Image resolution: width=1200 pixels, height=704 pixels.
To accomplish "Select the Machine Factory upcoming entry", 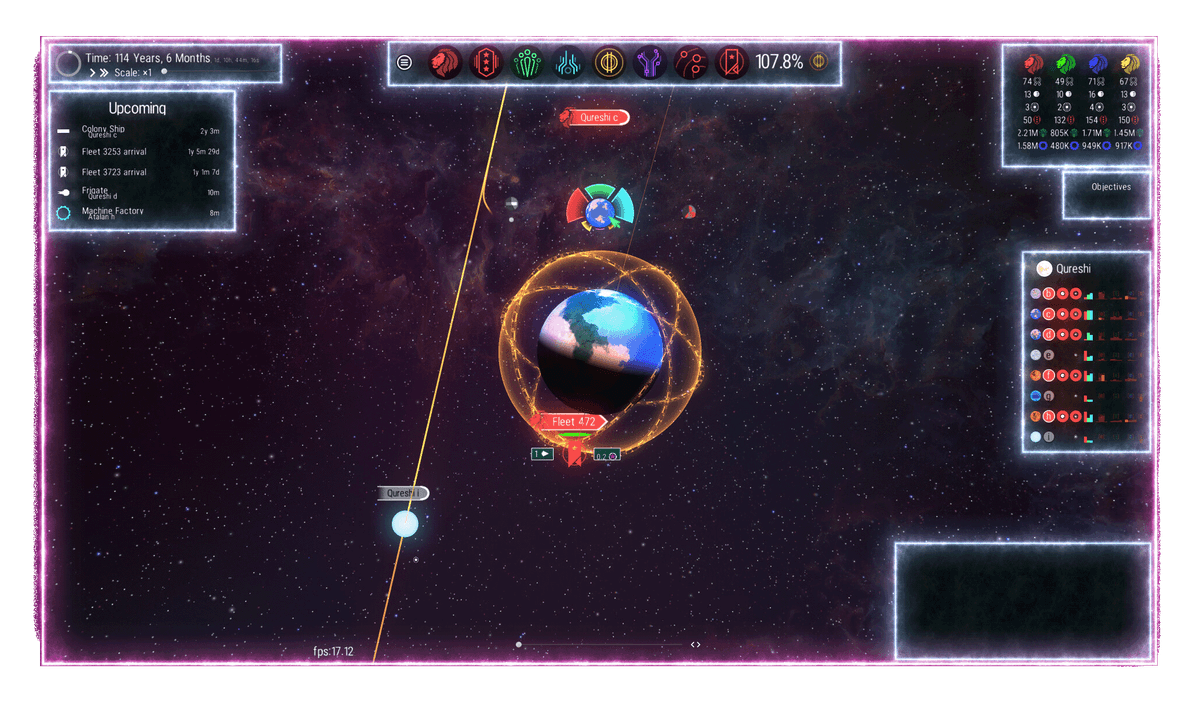I will pos(140,212).
